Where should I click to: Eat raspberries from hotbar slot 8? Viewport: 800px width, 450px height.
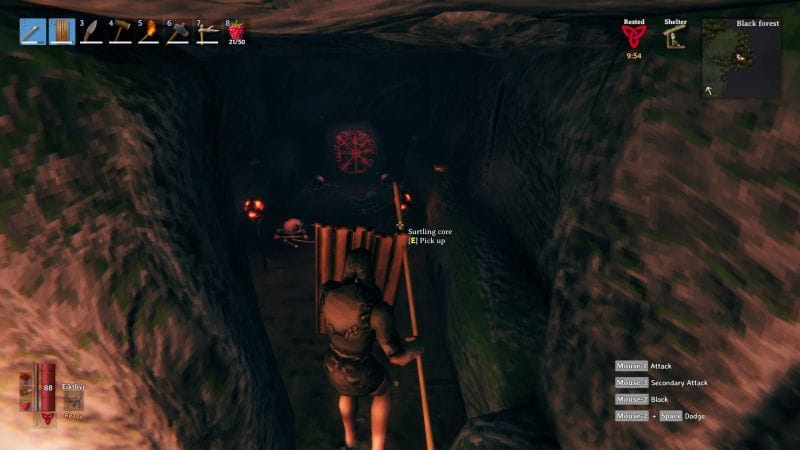(236, 31)
